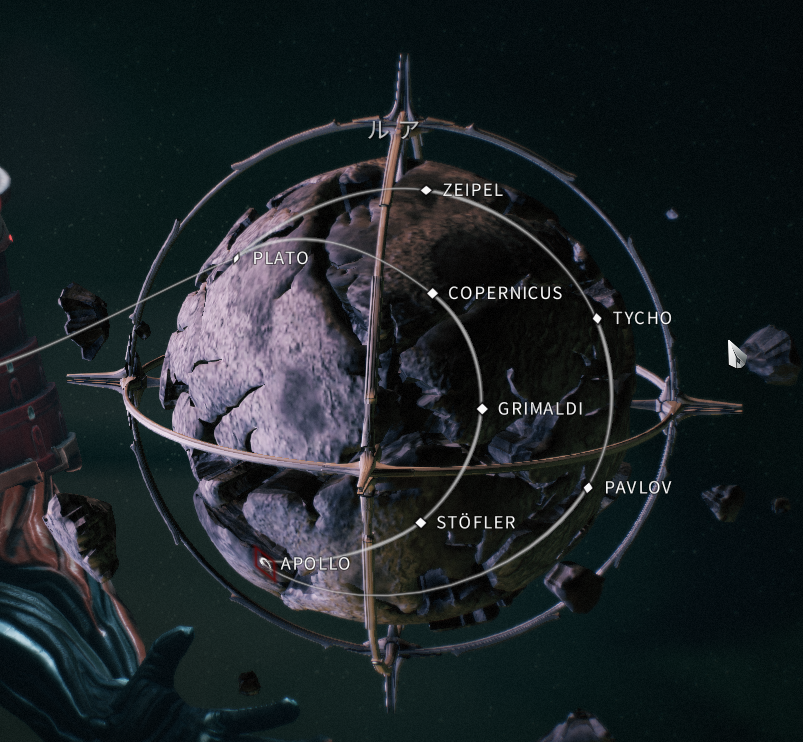Screen dimensions: 803x742
Task: Open the Copernicus mission node
Action: 433,293
